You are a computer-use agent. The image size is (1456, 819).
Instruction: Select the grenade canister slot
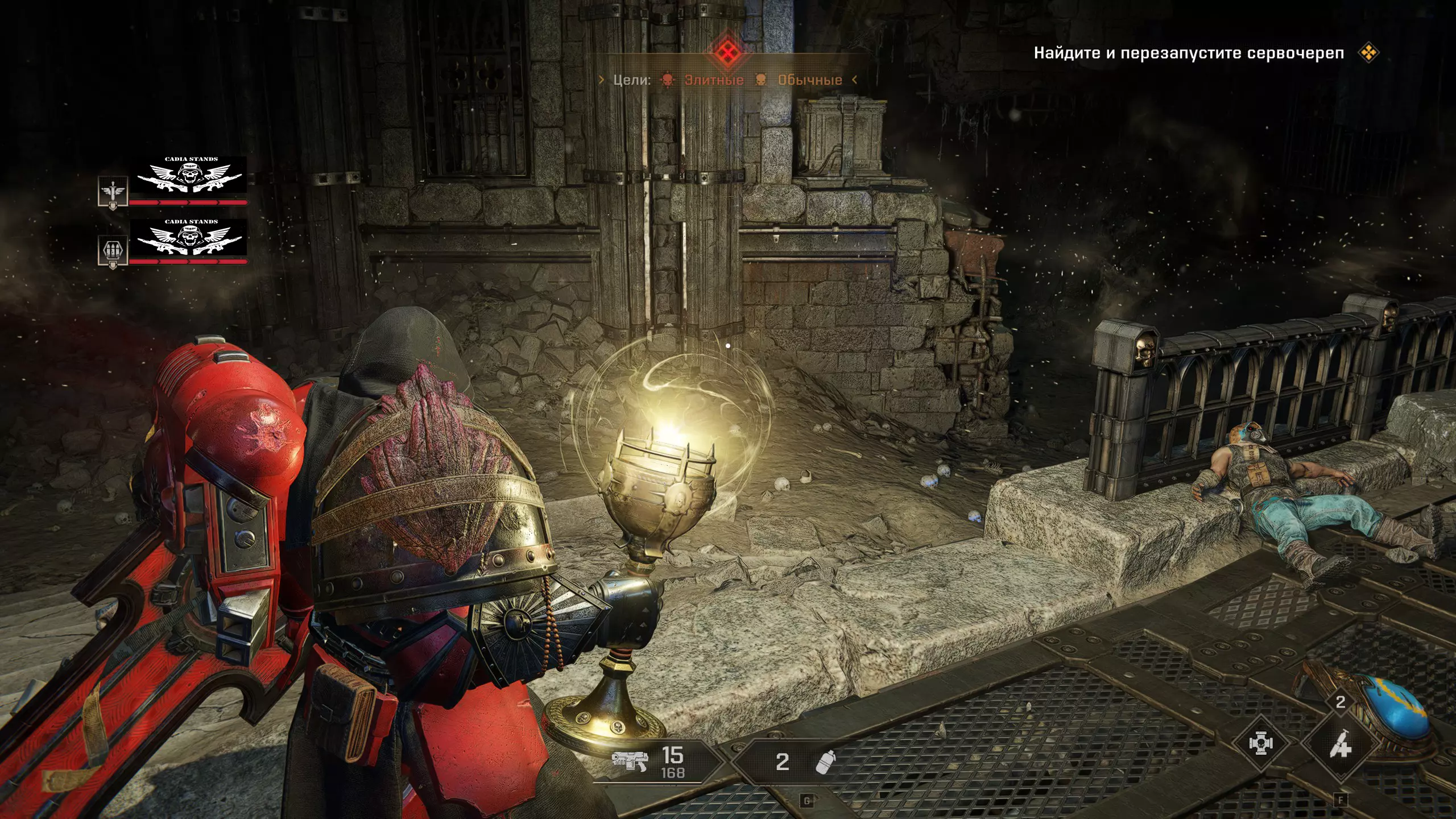[x=825, y=762]
